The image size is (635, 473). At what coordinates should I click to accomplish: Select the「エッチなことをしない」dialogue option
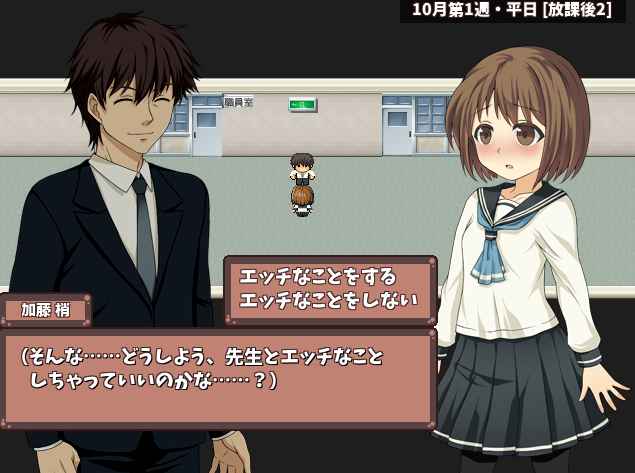point(329,299)
